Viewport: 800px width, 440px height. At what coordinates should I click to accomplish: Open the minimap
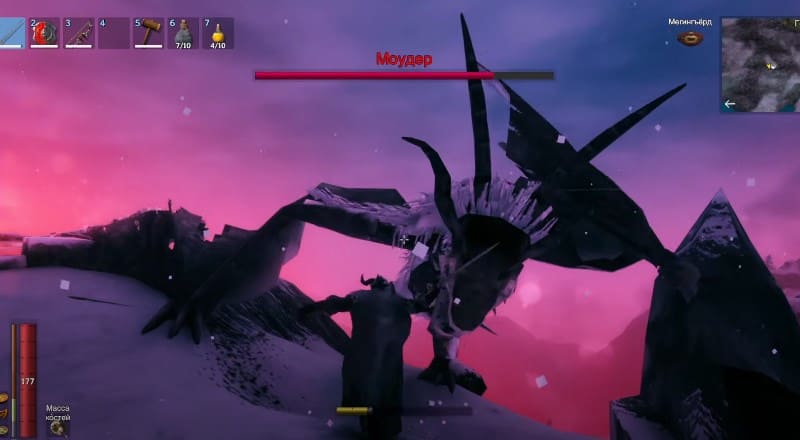(759, 64)
